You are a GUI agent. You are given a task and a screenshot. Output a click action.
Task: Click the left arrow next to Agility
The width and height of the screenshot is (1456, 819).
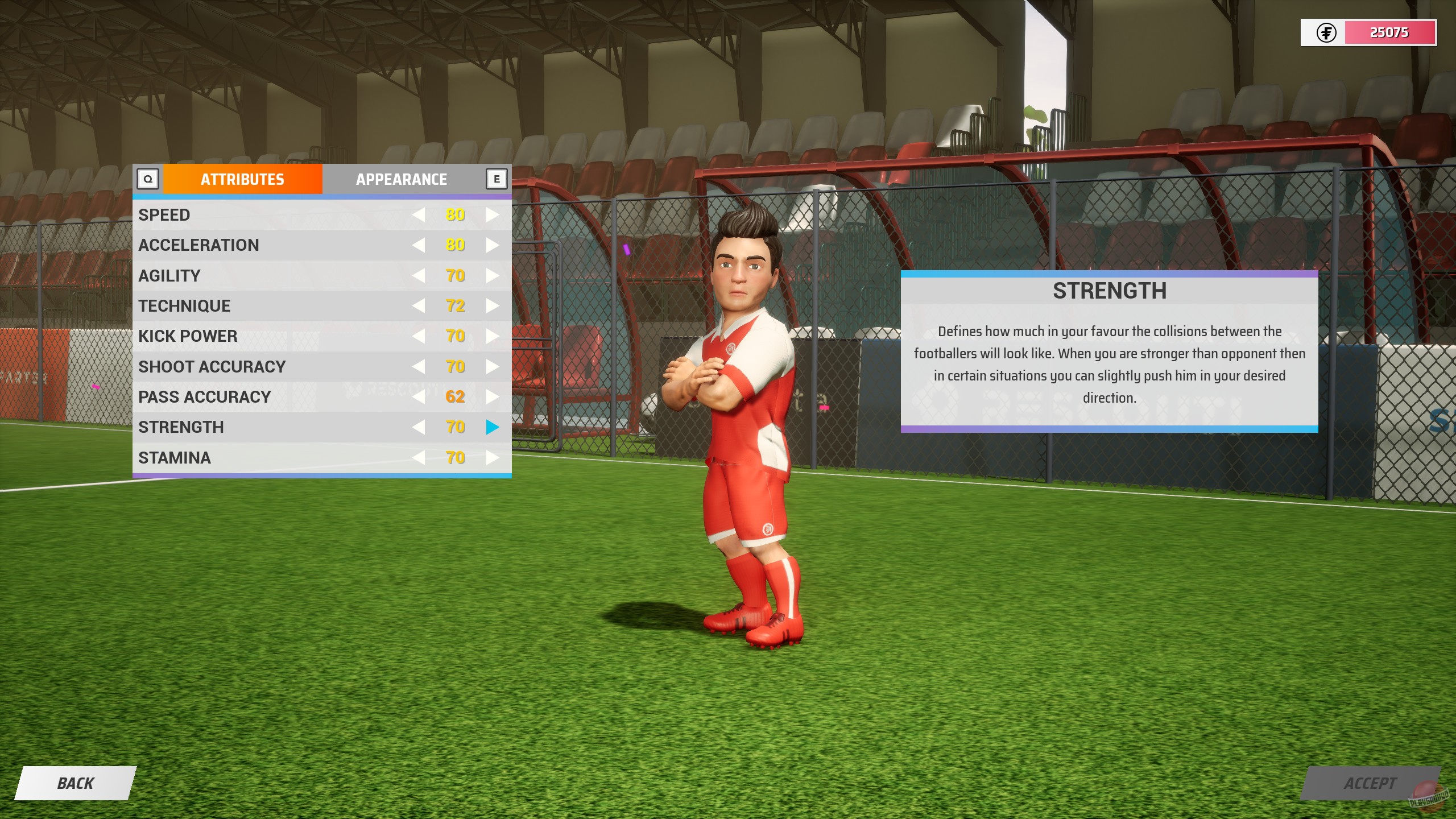pos(420,275)
